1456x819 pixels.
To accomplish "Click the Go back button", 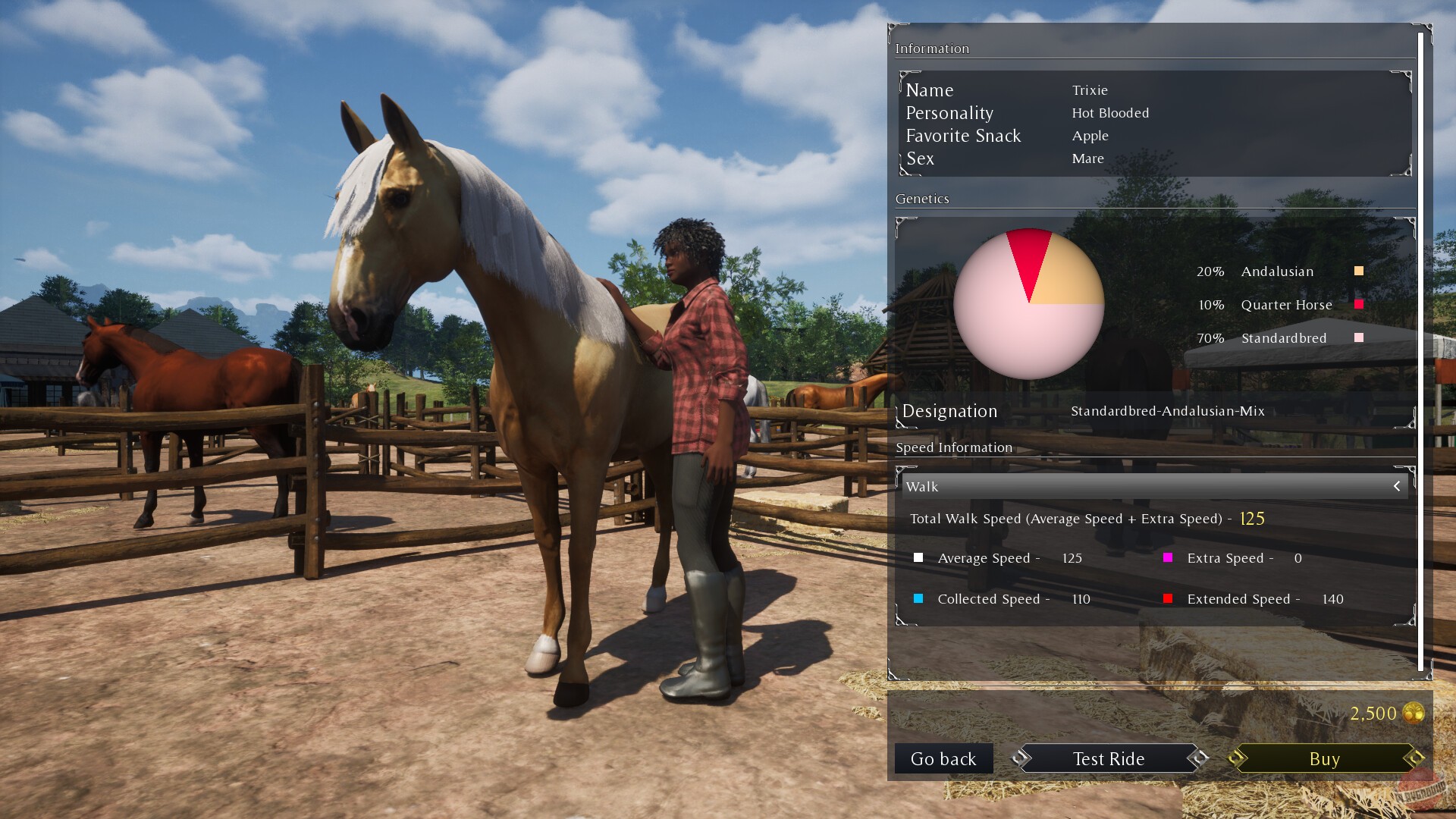I will pyautogui.click(x=943, y=758).
